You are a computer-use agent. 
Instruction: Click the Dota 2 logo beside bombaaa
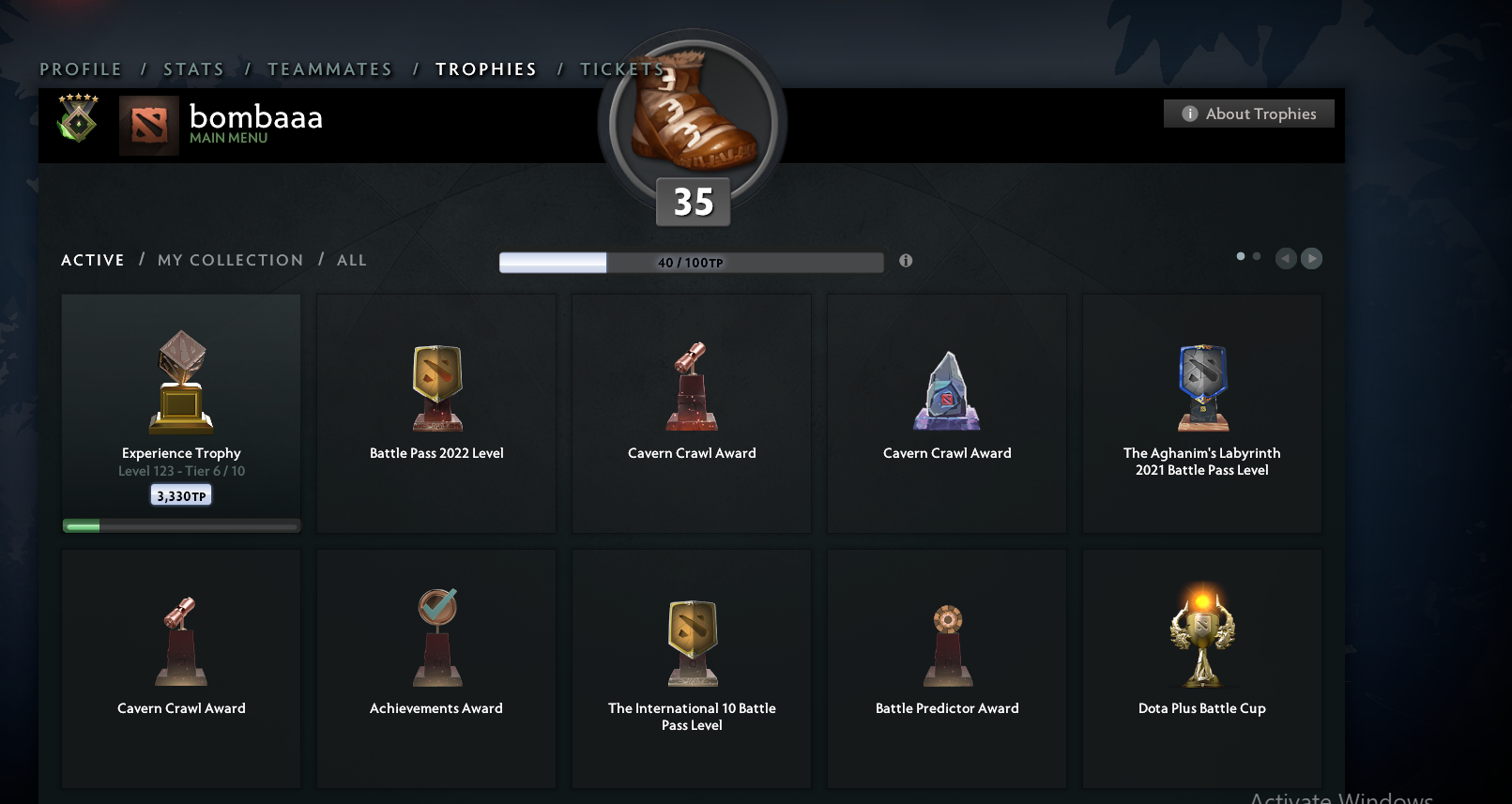[149, 124]
